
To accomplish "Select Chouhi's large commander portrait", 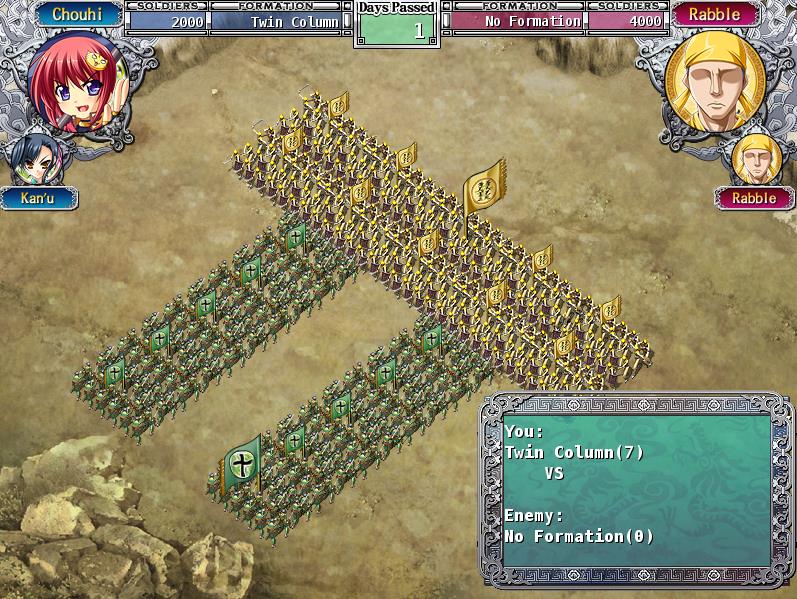I will (x=76, y=81).
